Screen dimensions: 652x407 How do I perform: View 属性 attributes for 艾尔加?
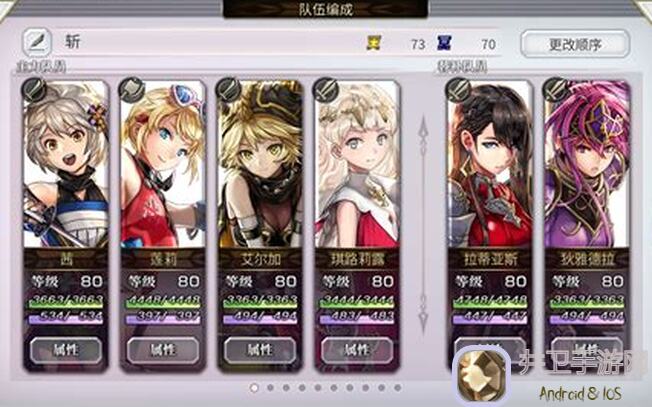[260, 350]
